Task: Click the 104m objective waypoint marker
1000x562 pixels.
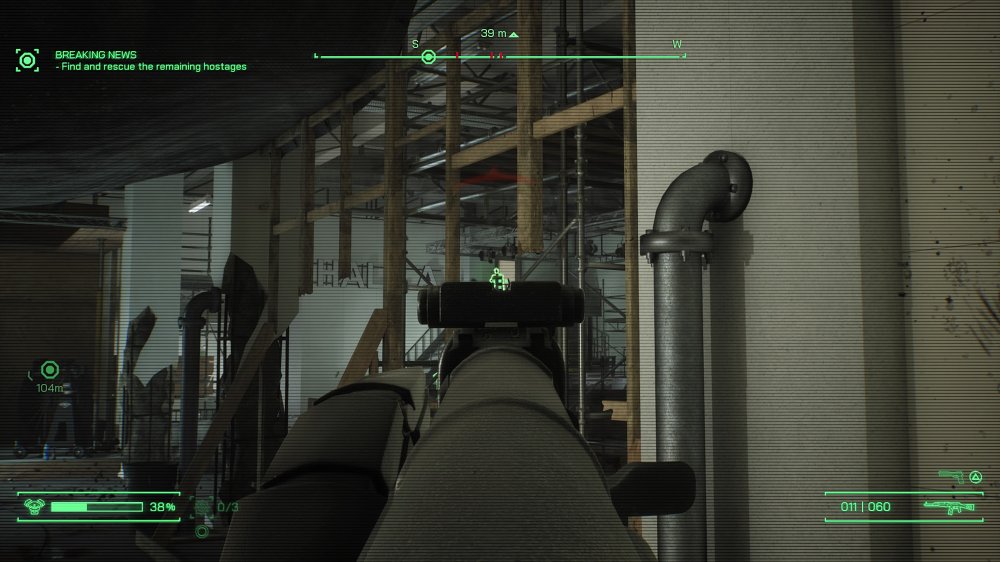Action: tap(49, 370)
